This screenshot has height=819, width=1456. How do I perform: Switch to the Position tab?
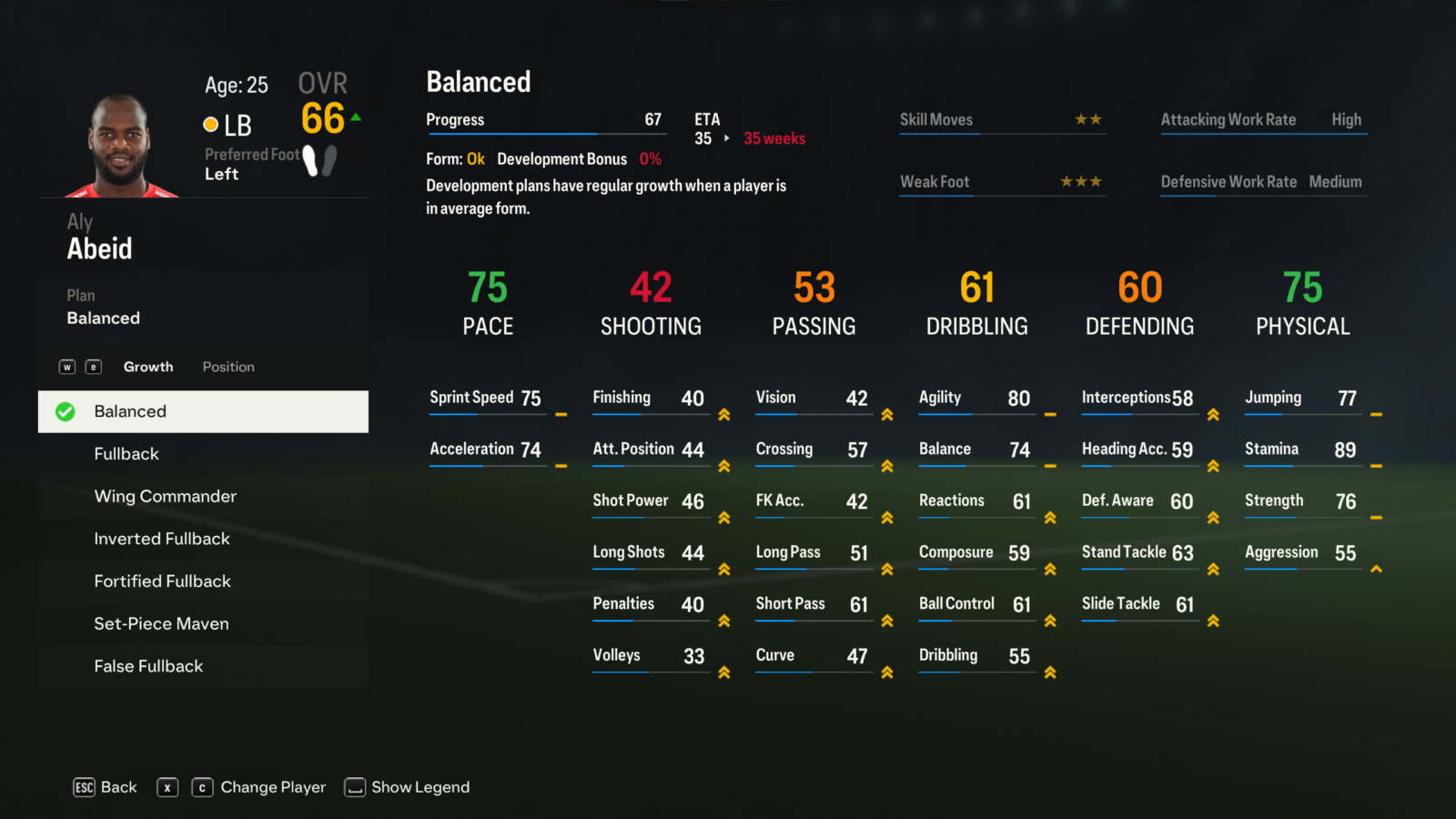[228, 367]
